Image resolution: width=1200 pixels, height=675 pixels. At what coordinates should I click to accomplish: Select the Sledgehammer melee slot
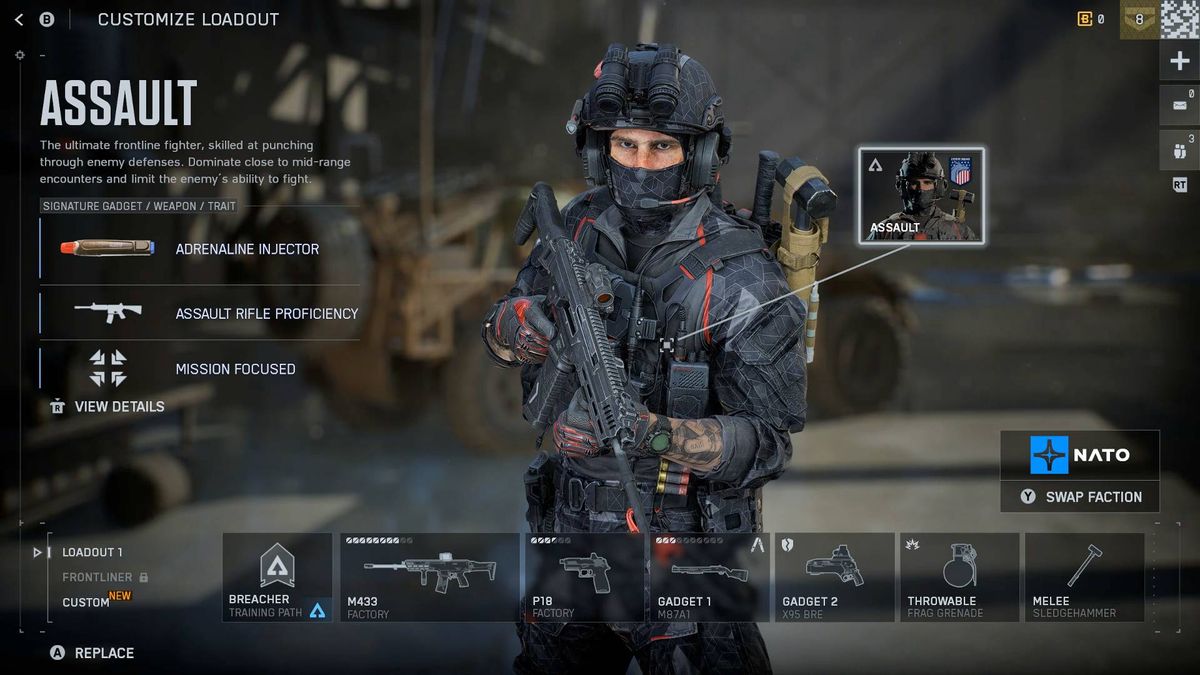[x=1084, y=577]
